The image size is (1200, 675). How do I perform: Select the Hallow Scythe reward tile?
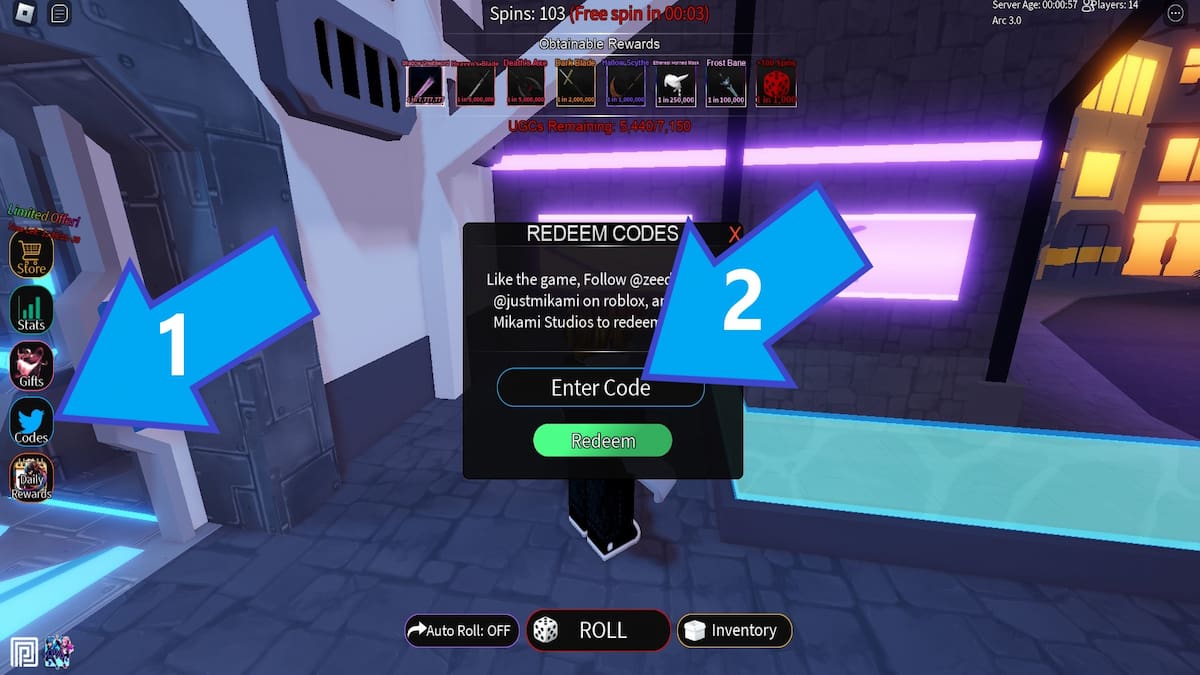point(624,85)
